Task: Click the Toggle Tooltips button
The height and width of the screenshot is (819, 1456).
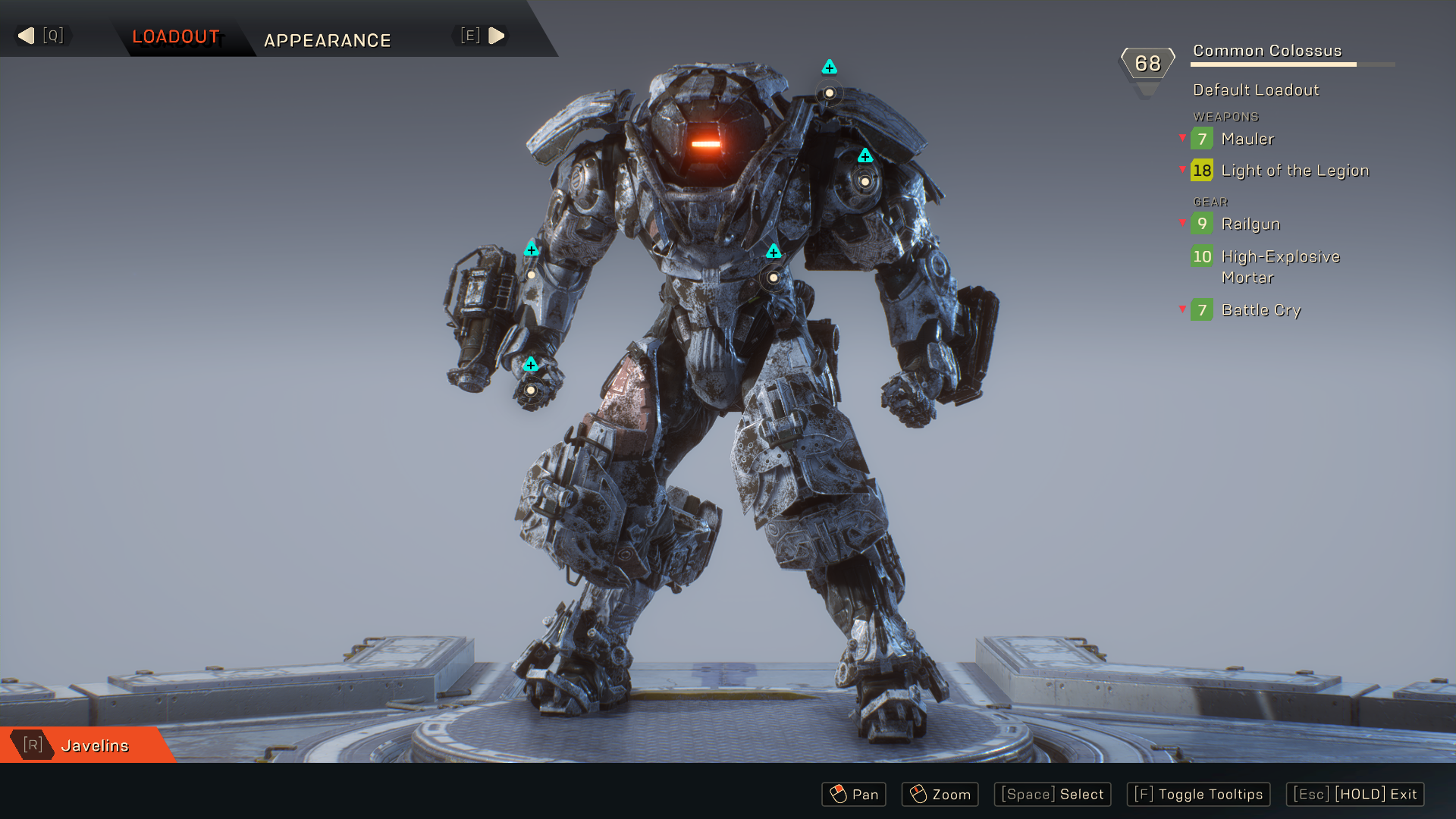Action: (x=1198, y=794)
